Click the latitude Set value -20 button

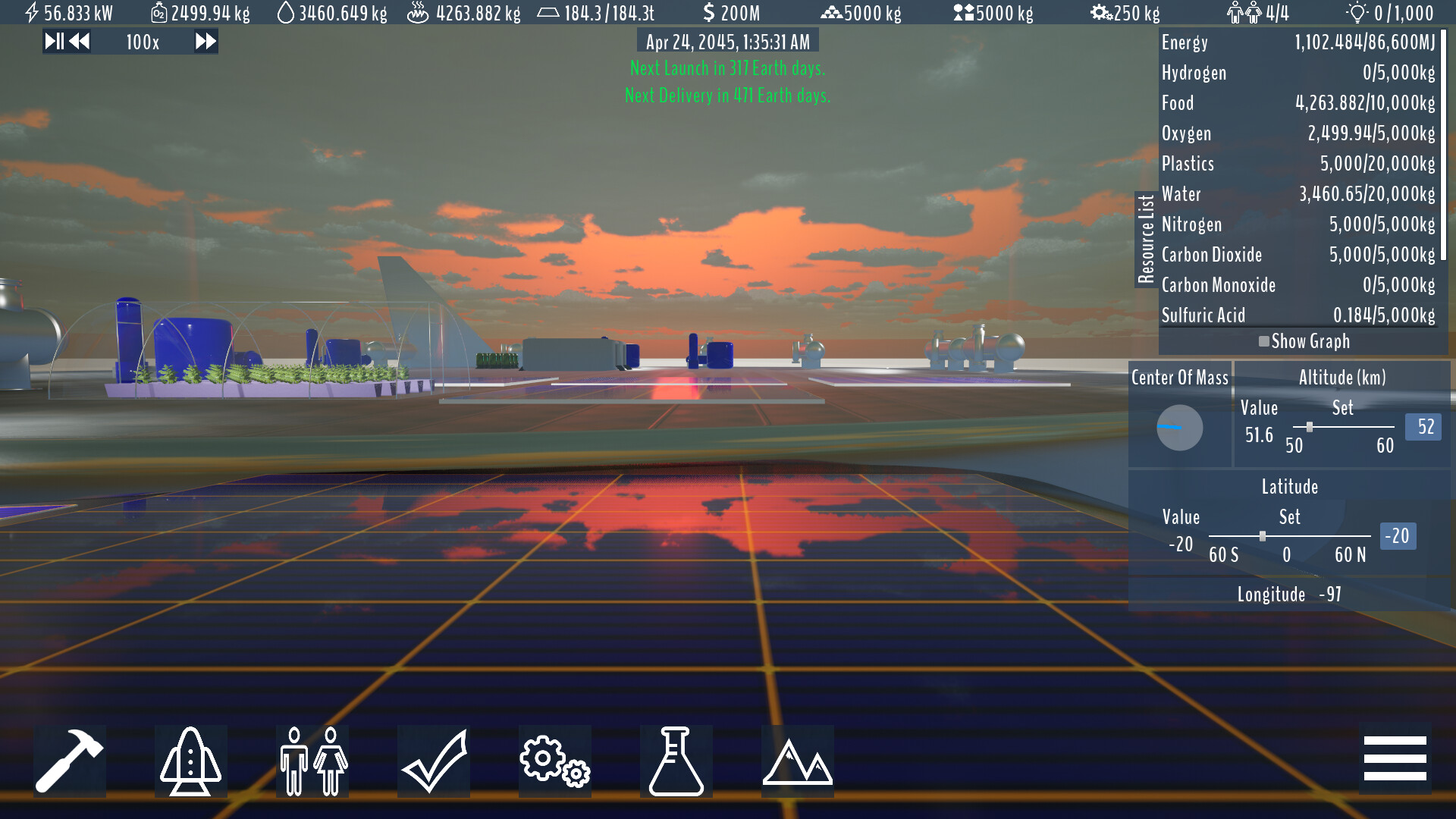pyautogui.click(x=1399, y=536)
